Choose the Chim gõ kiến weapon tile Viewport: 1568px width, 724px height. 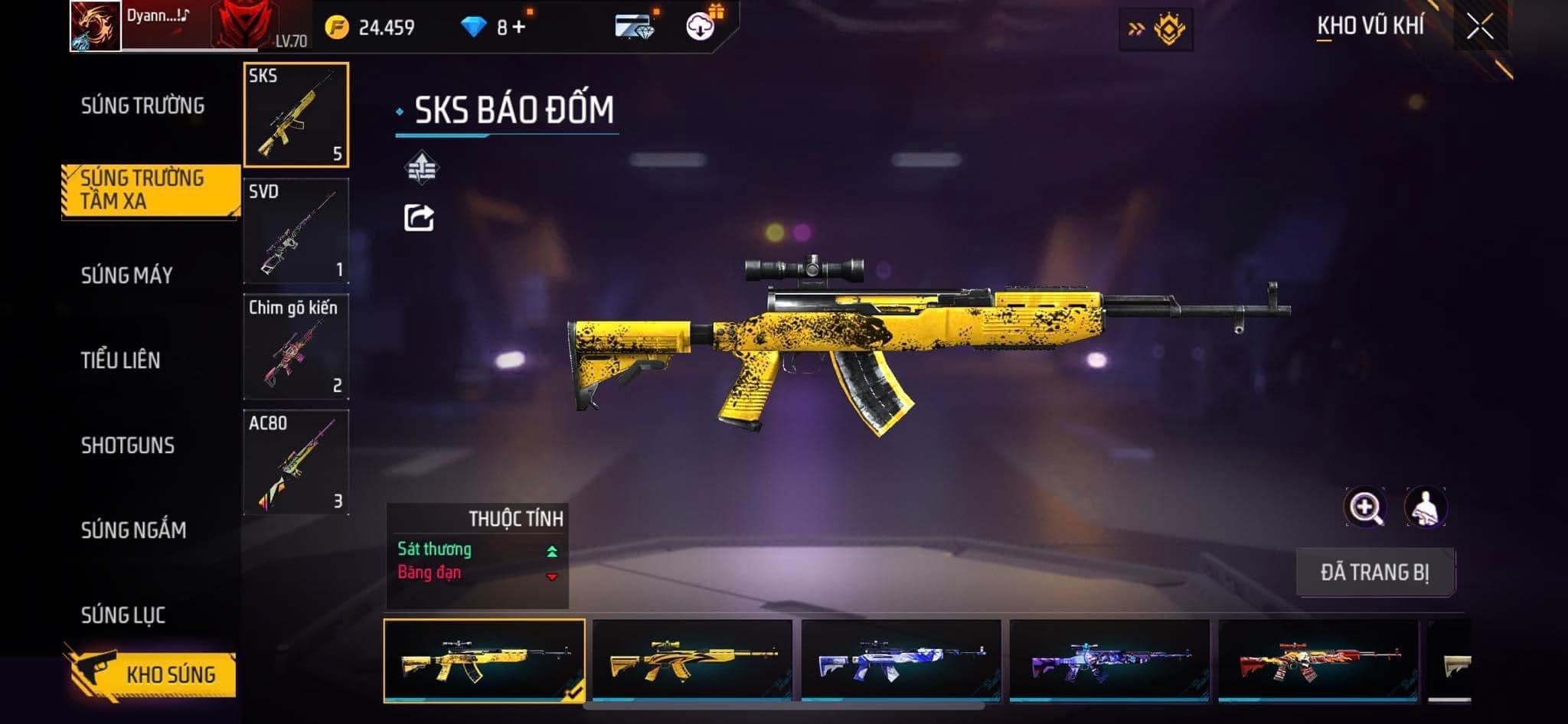click(x=296, y=347)
